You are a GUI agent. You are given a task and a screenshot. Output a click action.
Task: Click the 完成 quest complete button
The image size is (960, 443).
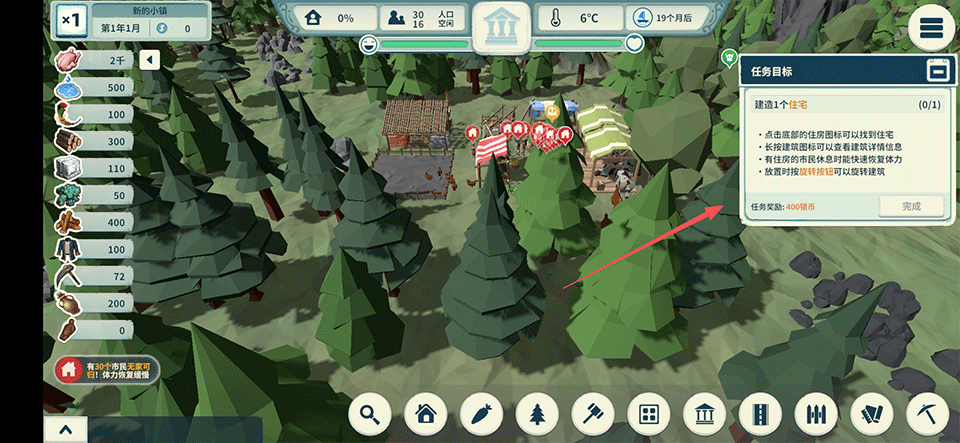pos(911,206)
